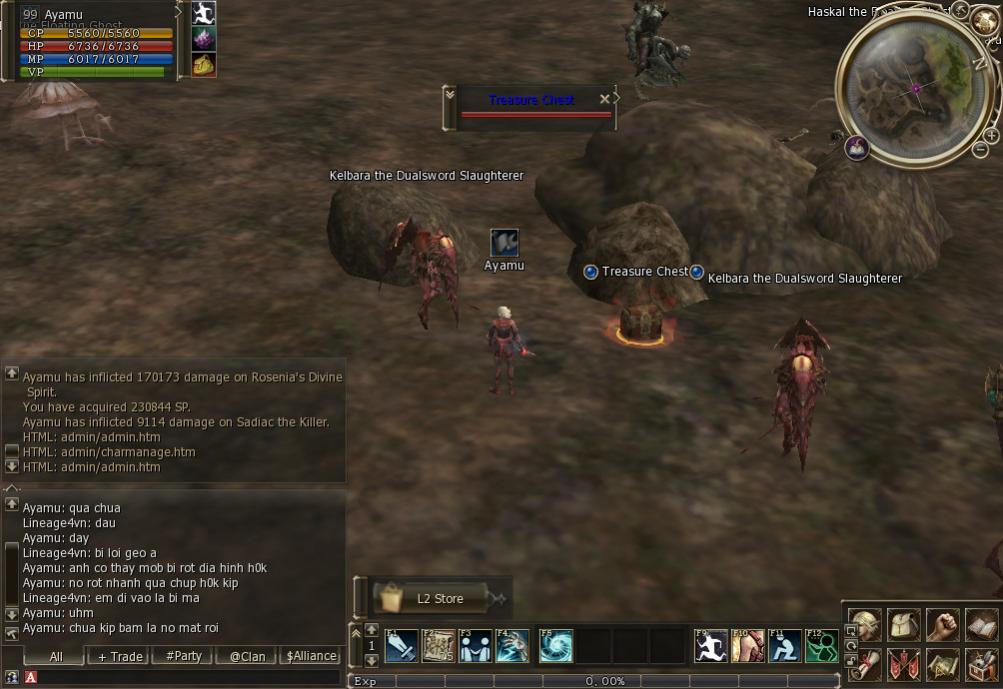
Task: Open the actions fist icon
Action: [942, 624]
